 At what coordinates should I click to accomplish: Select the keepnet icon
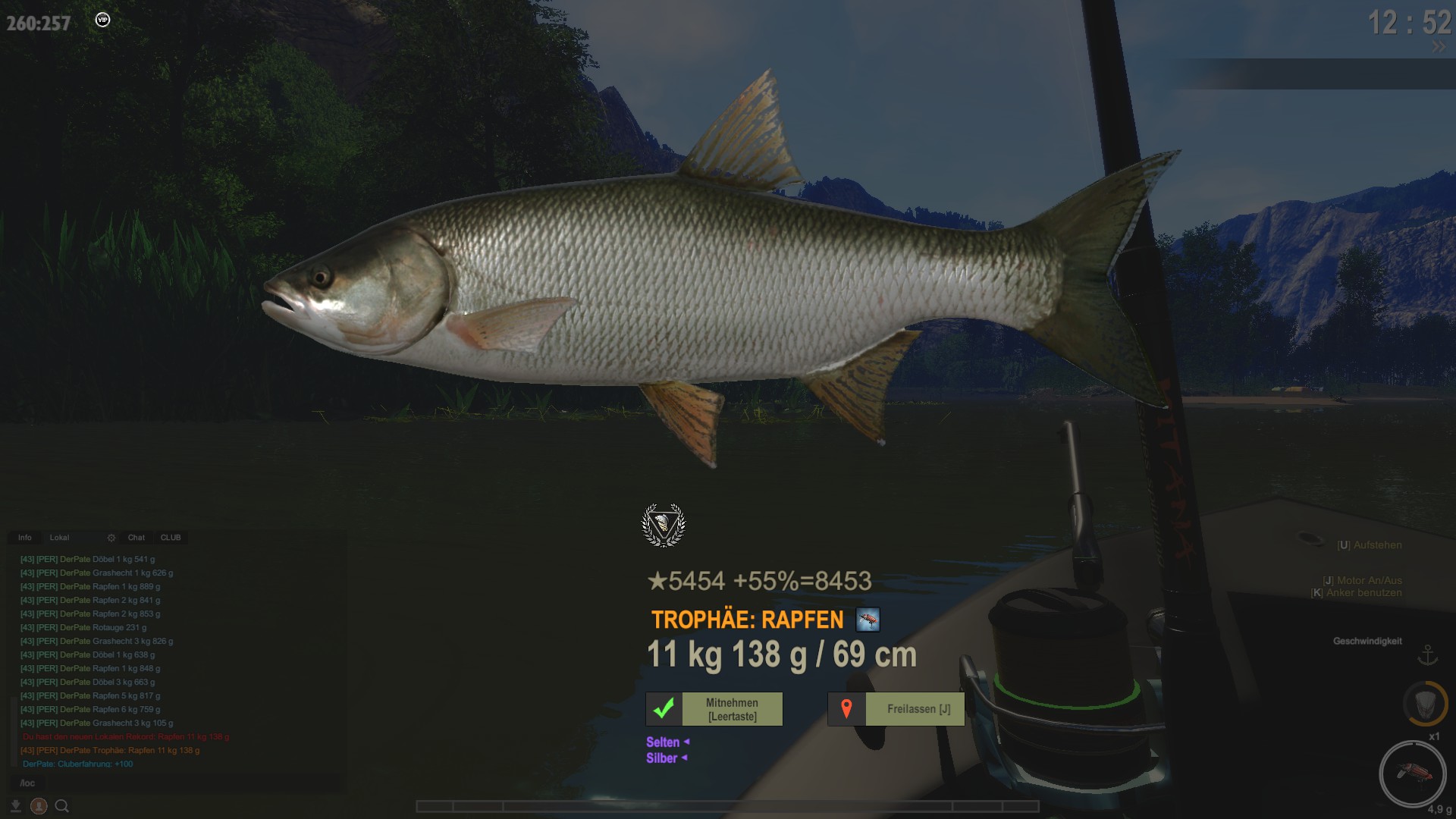coord(1425,704)
